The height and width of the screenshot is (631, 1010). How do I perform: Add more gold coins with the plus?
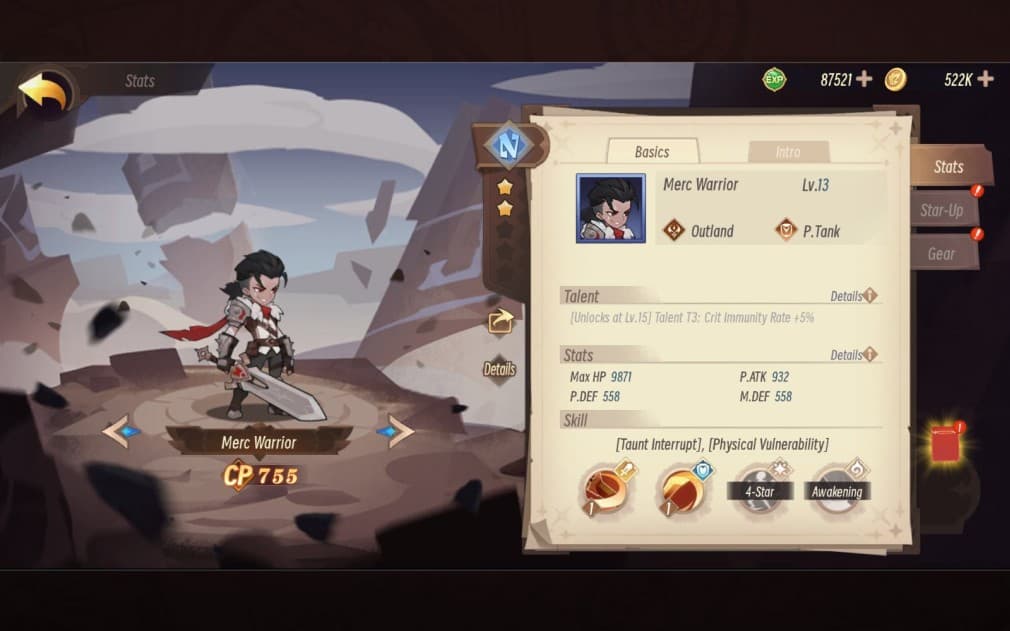coord(985,79)
